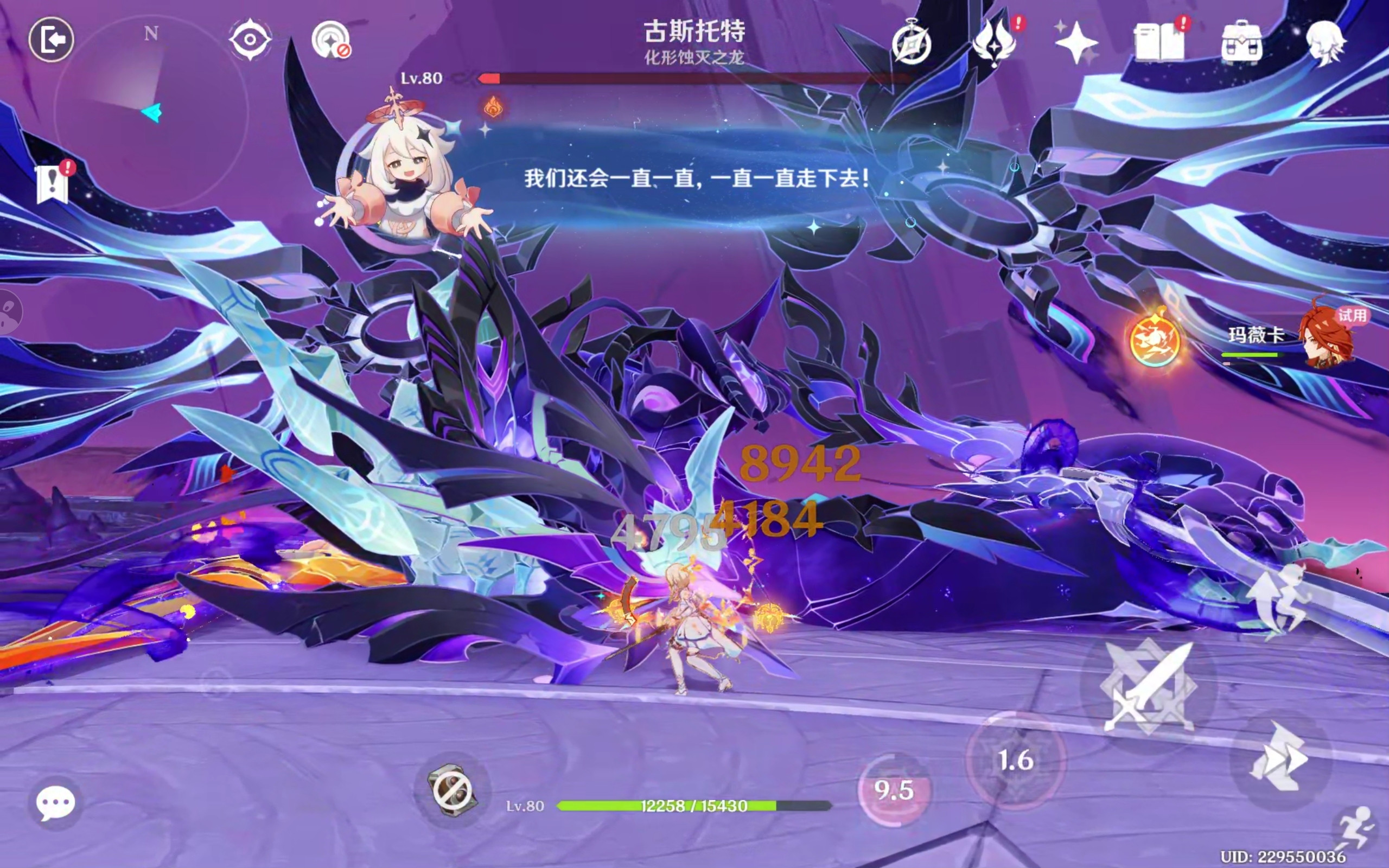Open the four-point star wish menu
The width and height of the screenshot is (1389, 868).
click(1076, 43)
